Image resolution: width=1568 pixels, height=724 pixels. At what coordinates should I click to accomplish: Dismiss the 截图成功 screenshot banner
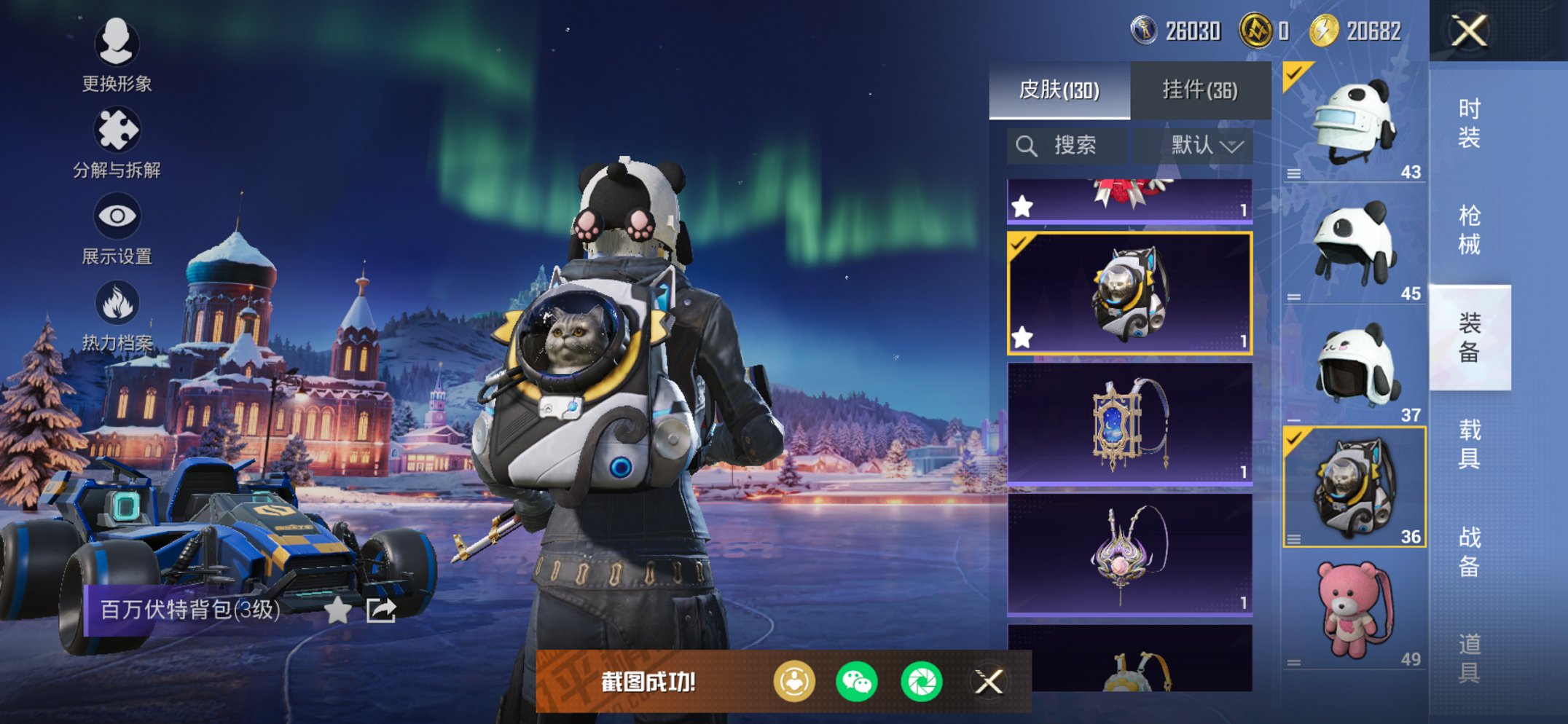click(x=989, y=682)
